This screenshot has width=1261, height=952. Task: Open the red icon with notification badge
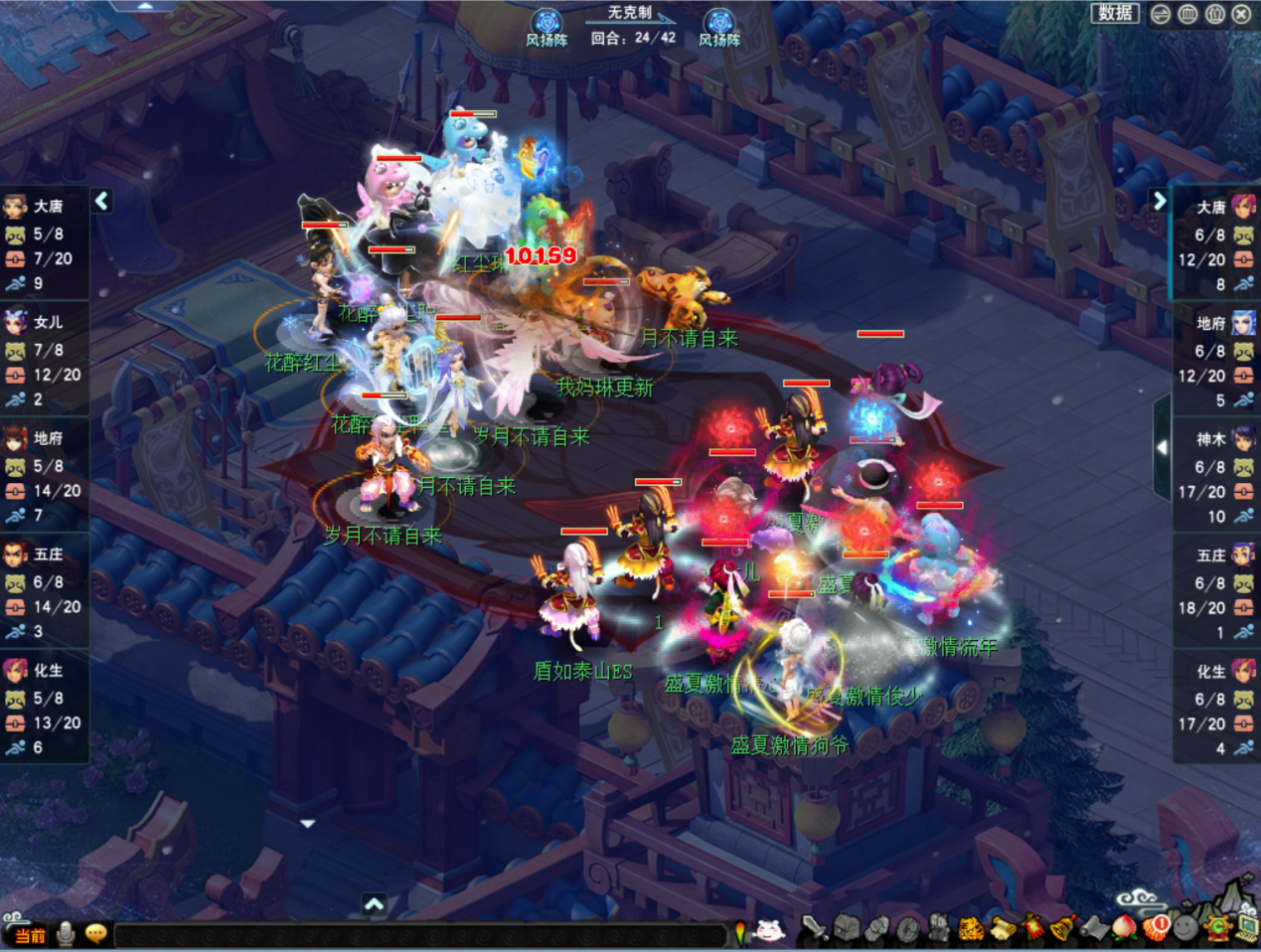pyautogui.click(x=1156, y=929)
